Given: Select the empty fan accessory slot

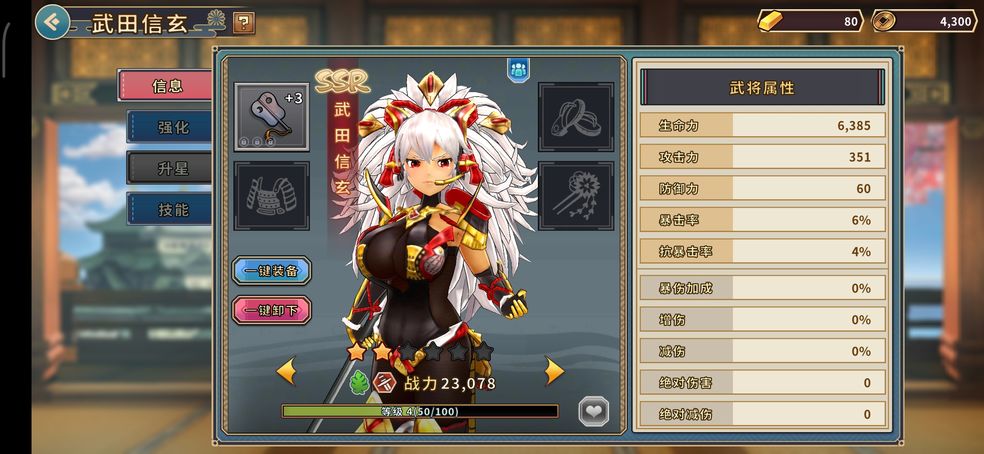Looking at the screenshot, I should tap(575, 196).
